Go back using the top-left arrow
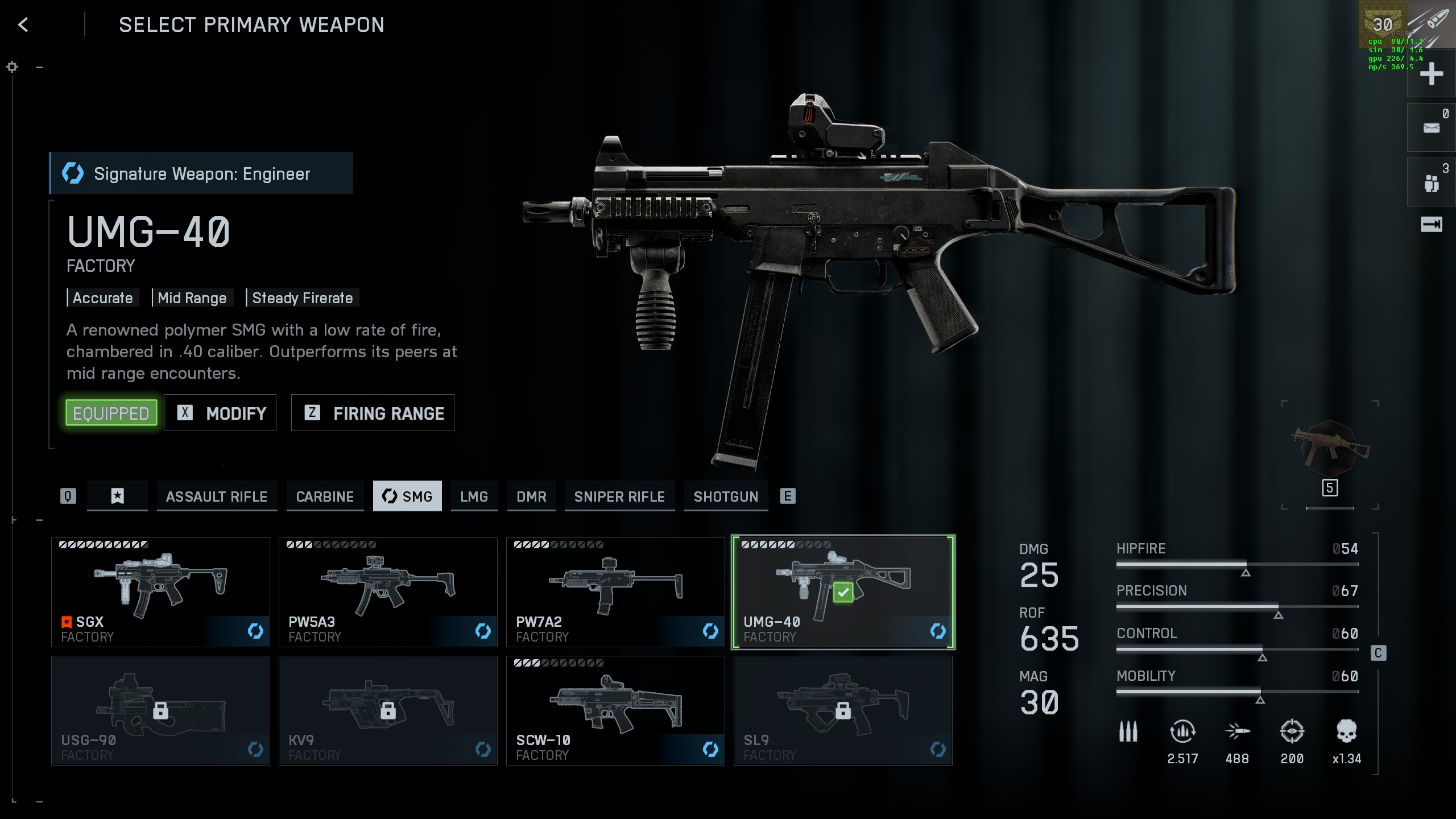 pos(23,25)
